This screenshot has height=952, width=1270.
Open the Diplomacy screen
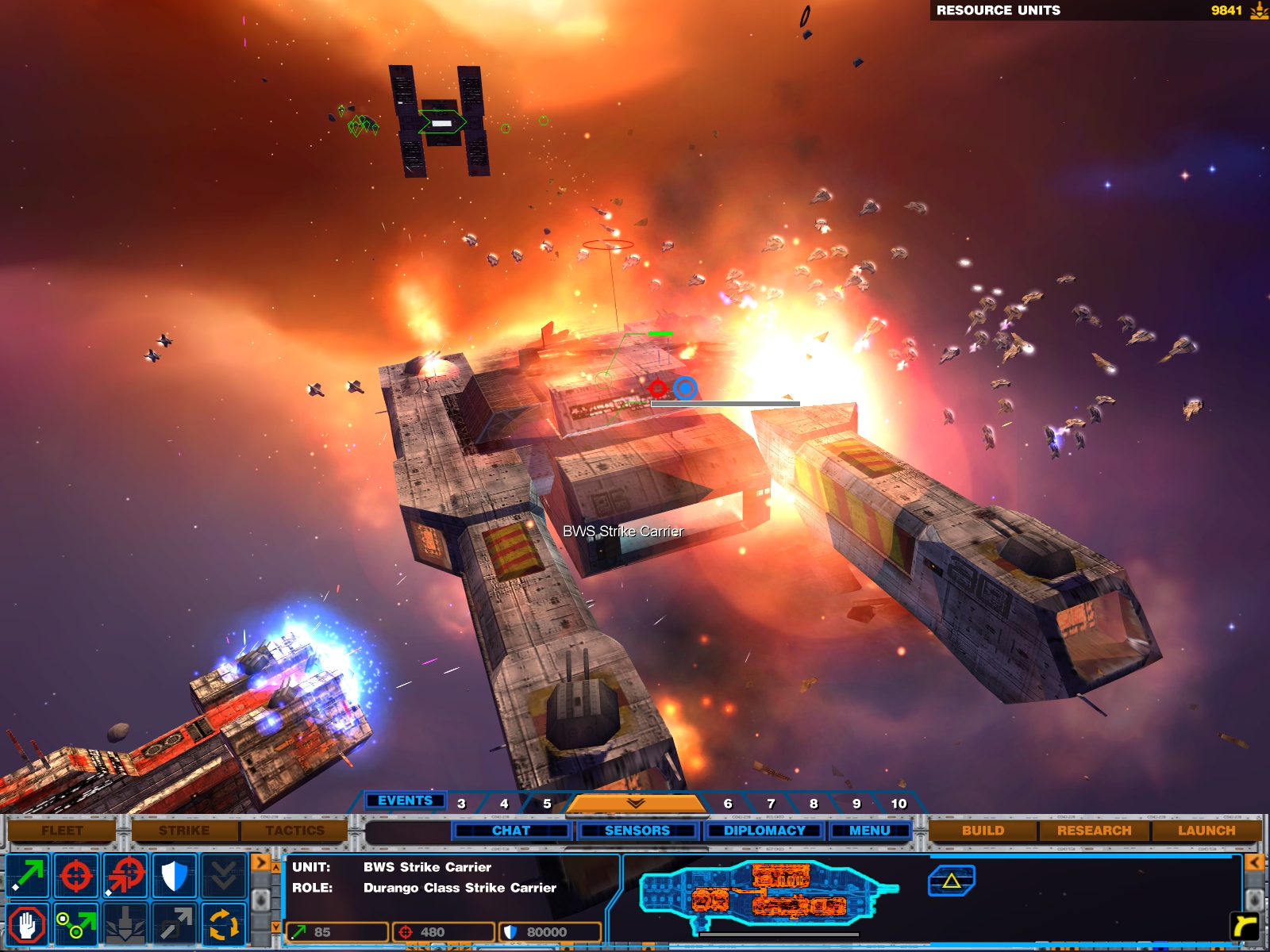pyautogui.click(x=764, y=831)
